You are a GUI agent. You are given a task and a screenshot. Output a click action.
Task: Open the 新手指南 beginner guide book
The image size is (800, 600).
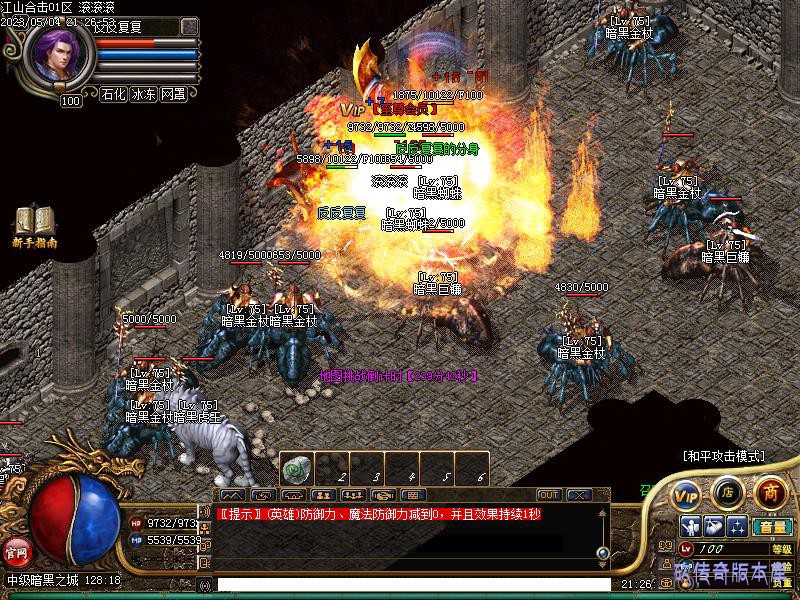click(x=35, y=225)
